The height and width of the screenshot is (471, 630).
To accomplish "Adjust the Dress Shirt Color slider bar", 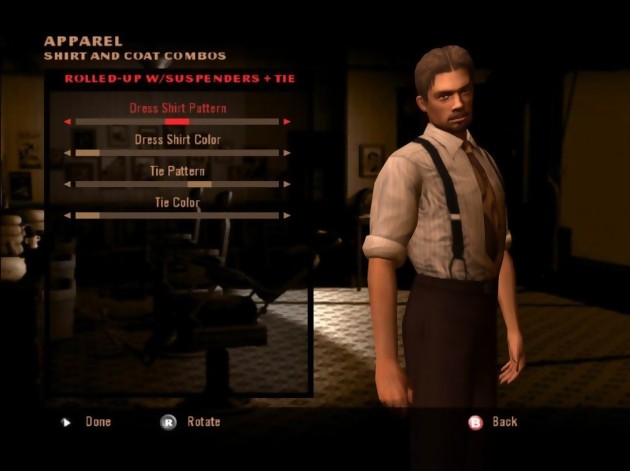I will coord(177,153).
